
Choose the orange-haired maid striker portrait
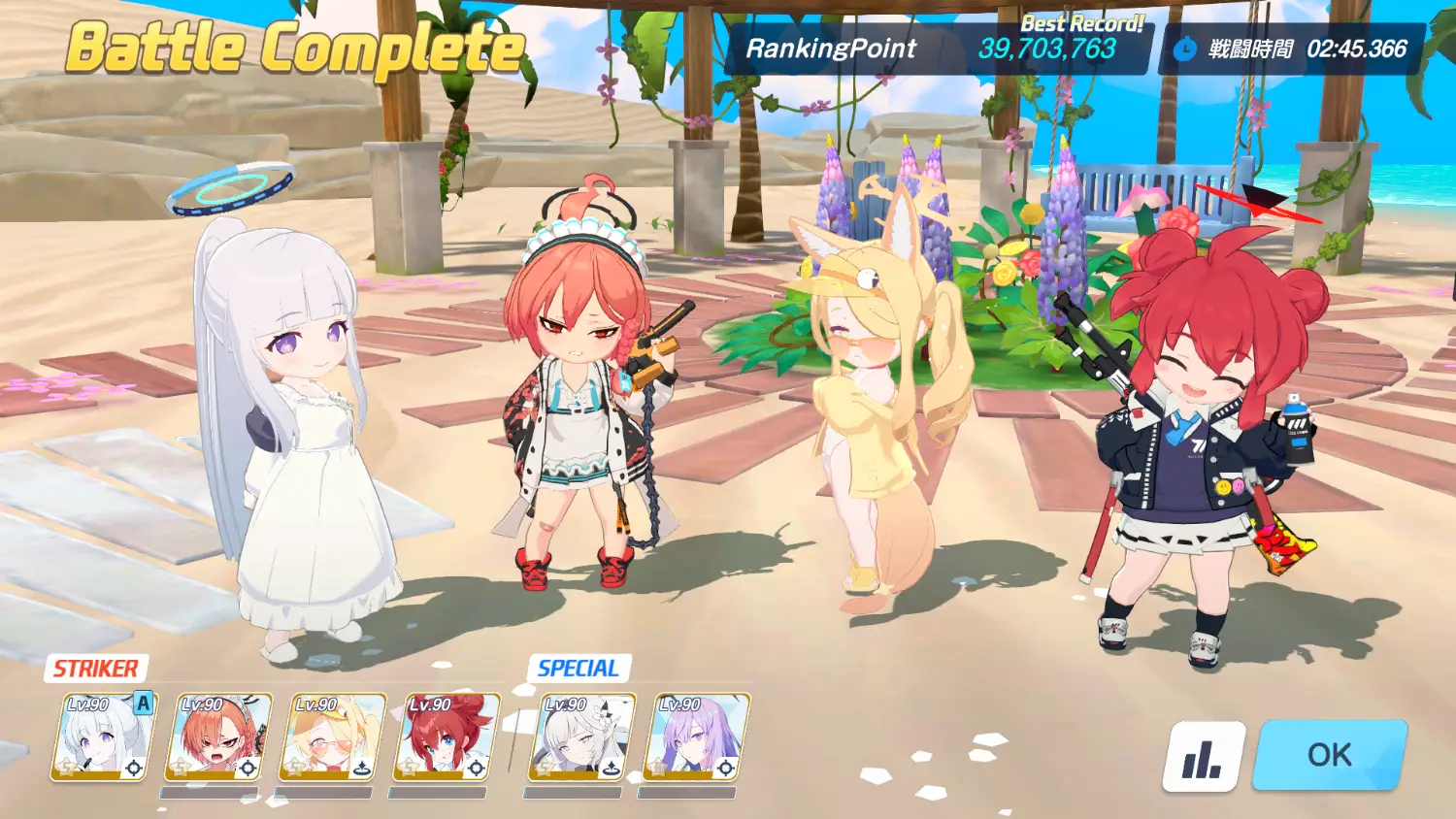pyautogui.click(x=218, y=737)
